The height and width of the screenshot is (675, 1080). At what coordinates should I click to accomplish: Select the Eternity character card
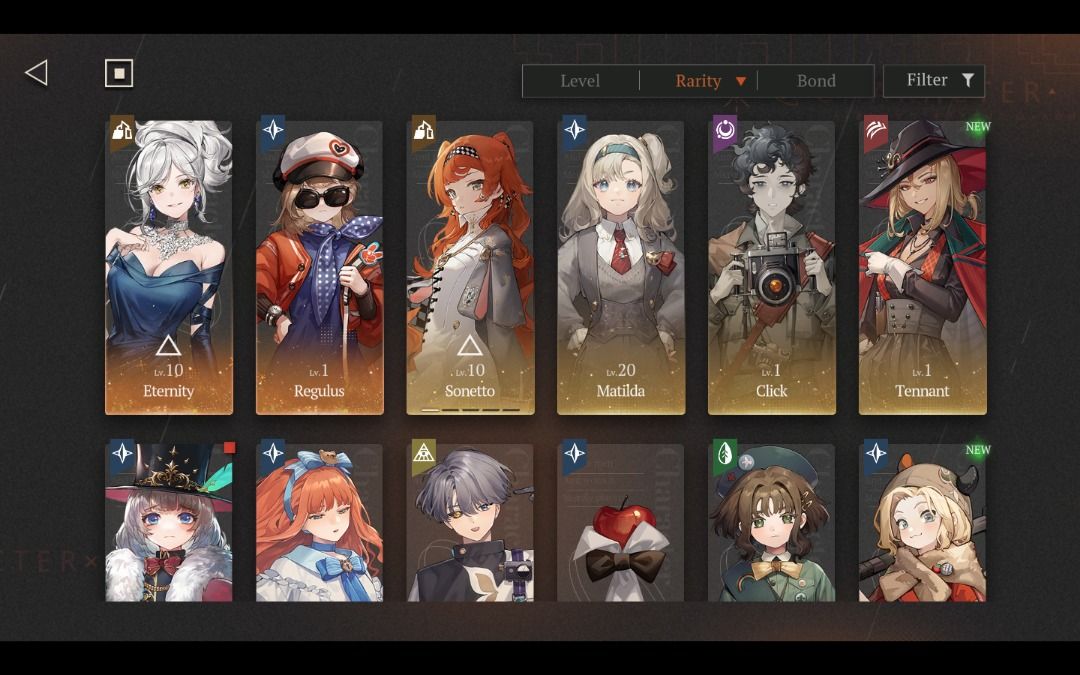click(169, 267)
